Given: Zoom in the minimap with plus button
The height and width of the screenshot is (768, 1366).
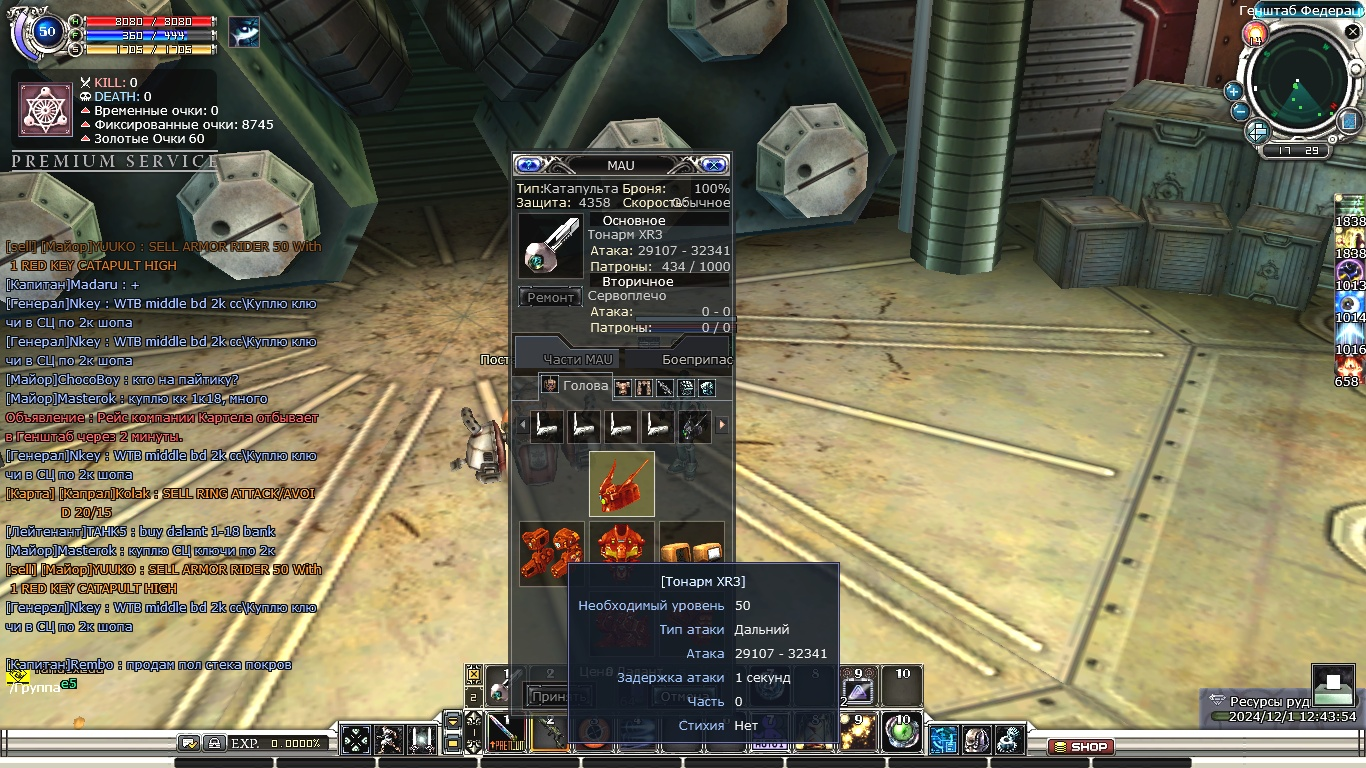Looking at the screenshot, I should coord(1233,91).
